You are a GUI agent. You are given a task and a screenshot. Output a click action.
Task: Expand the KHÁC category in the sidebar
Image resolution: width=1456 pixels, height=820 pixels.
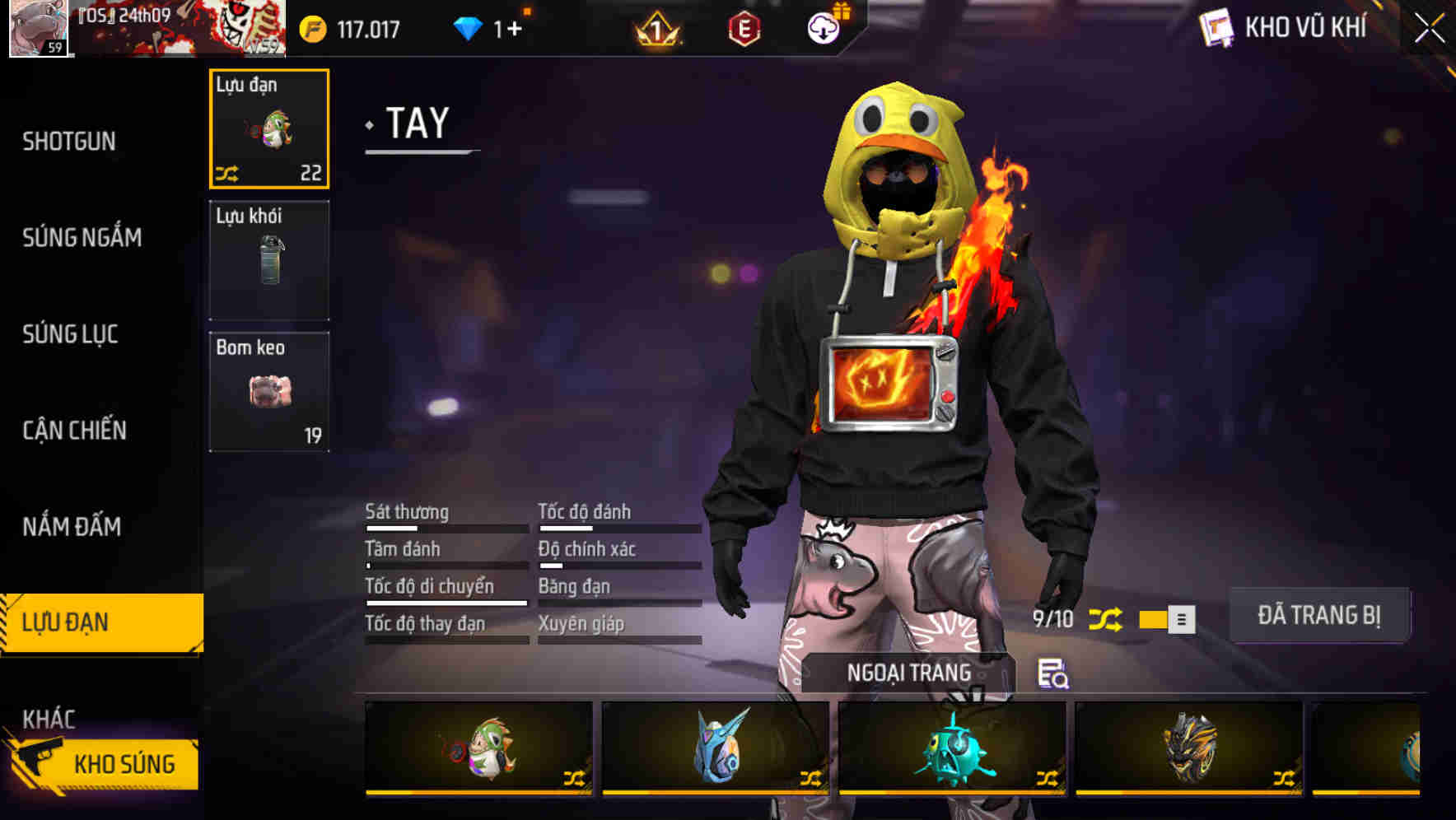click(49, 719)
